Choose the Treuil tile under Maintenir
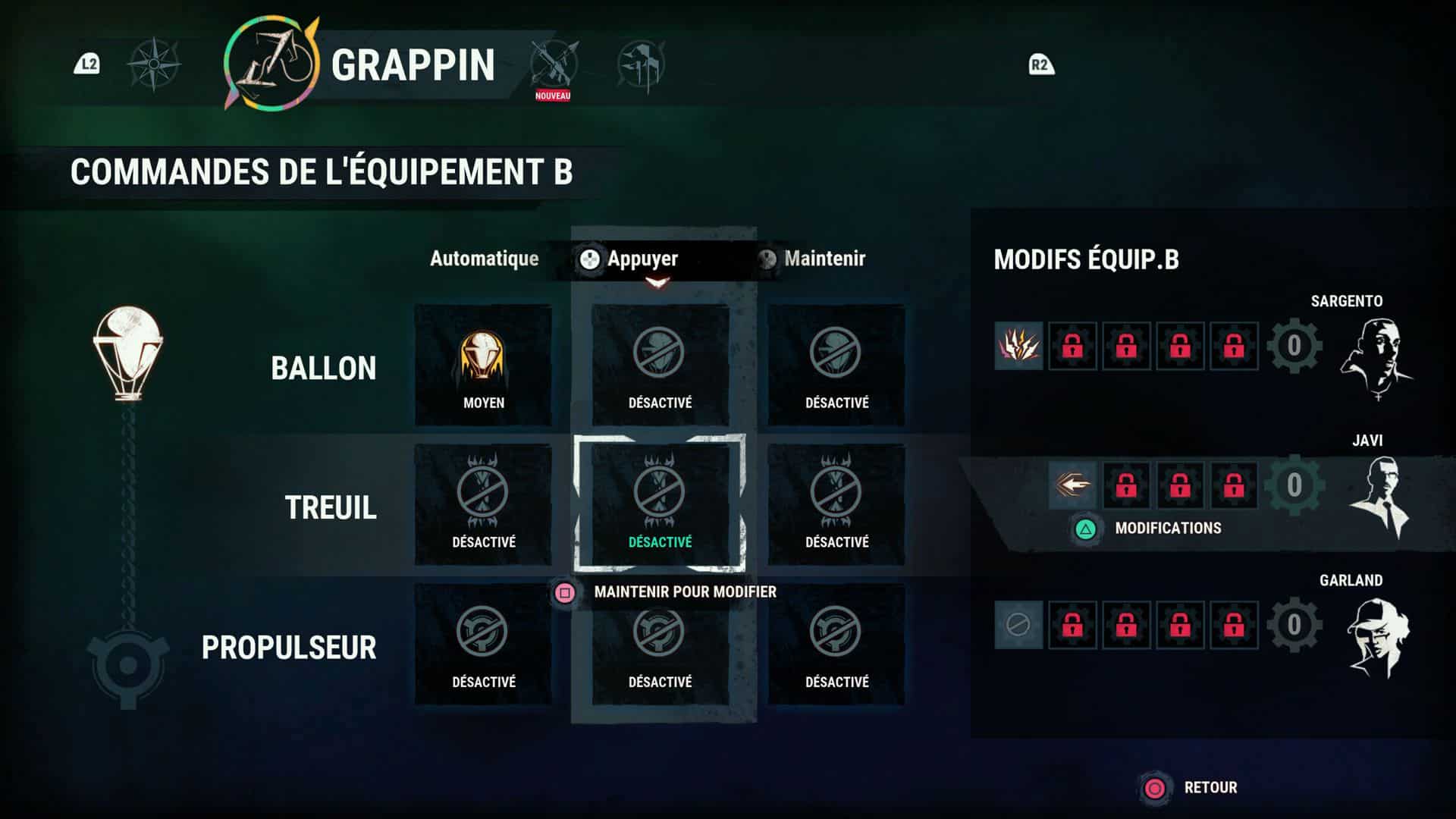 (x=836, y=505)
